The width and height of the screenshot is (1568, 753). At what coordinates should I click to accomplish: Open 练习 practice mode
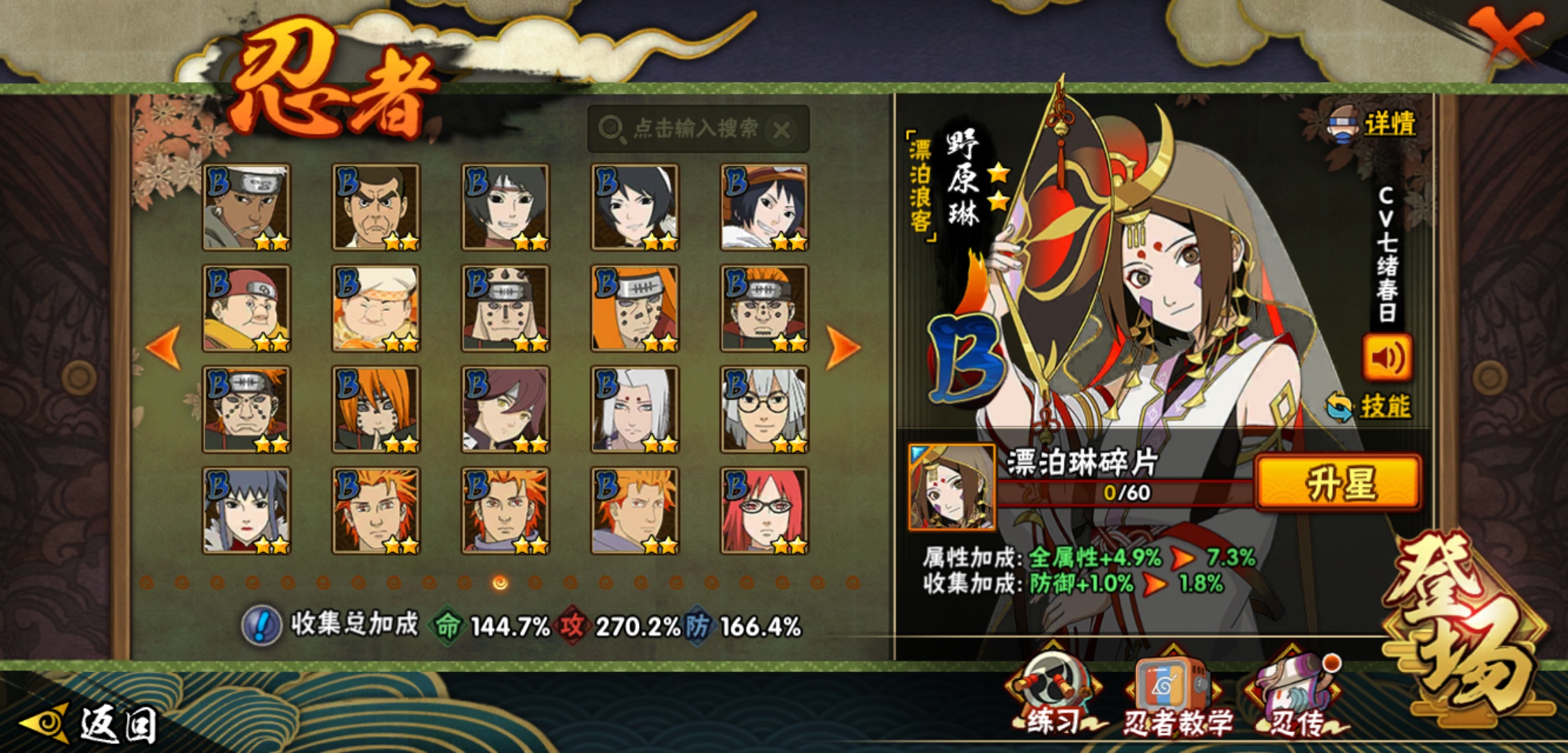pos(1053,697)
